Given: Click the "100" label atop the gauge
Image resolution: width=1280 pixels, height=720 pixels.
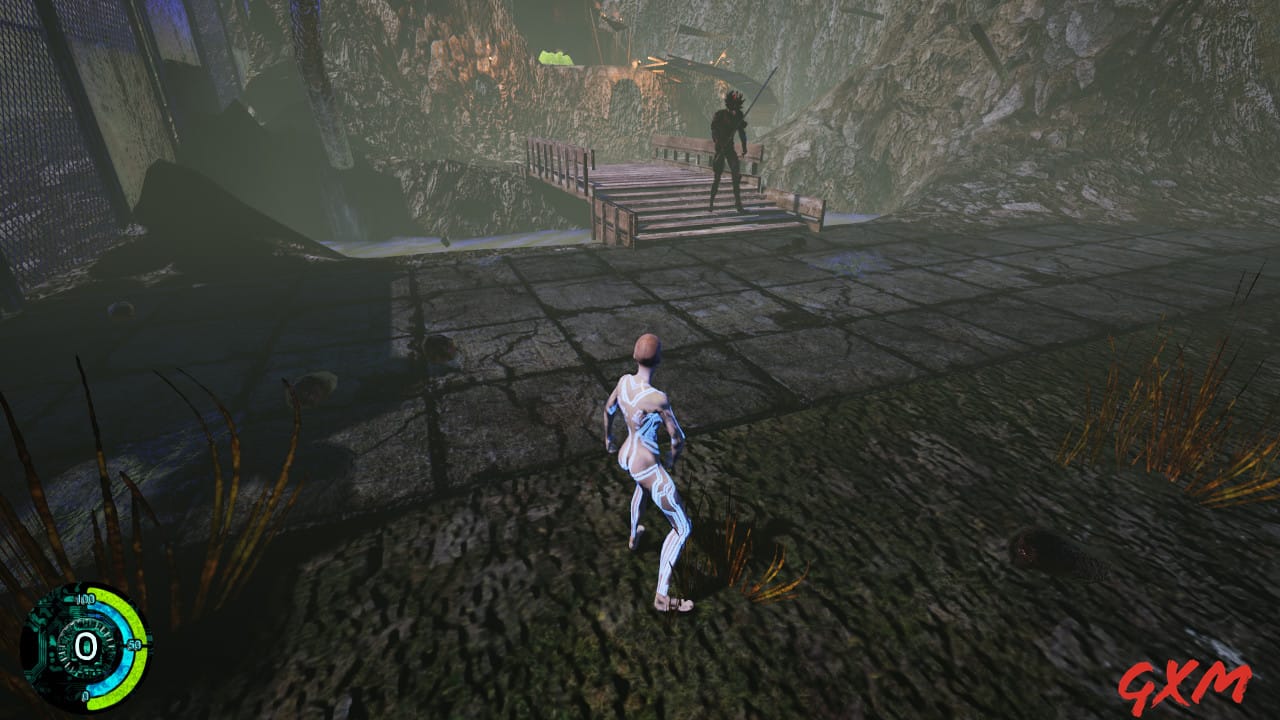Looking at the screenshot, I should pos(86,599).
